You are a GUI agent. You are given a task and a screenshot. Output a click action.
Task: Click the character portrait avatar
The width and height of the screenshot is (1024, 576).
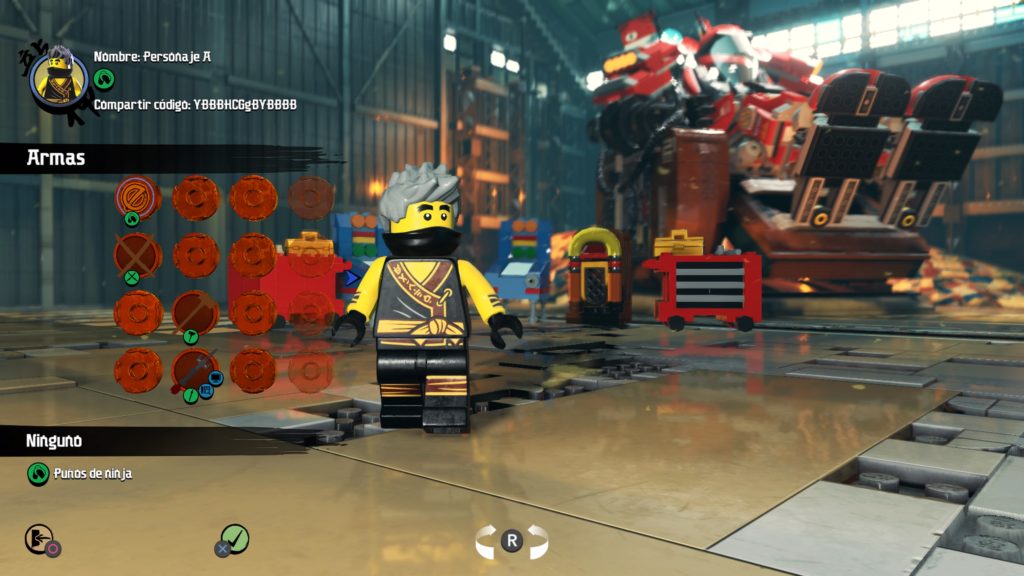[x=59, y=78]
